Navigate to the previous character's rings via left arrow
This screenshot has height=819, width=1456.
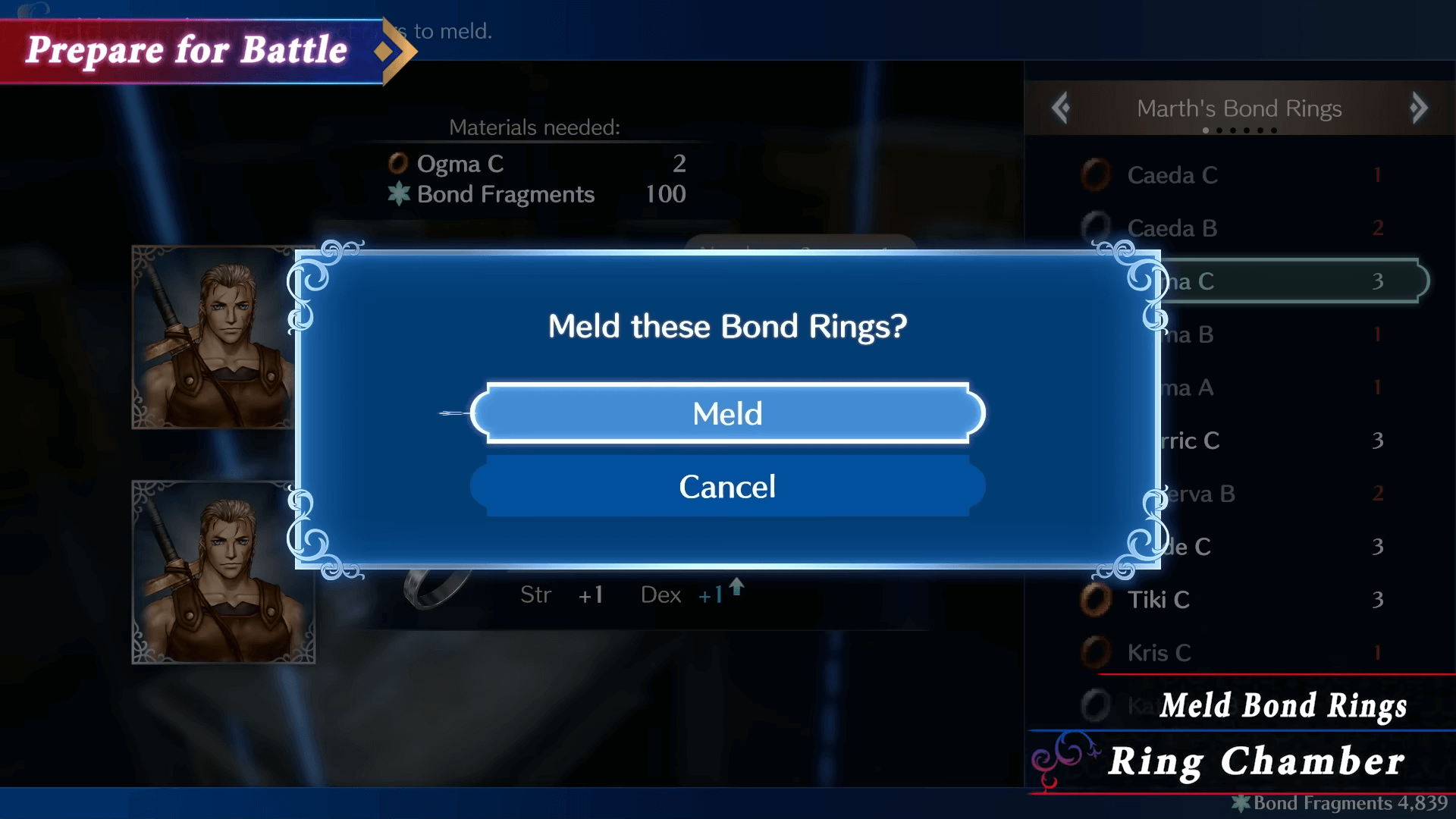pos(1061,108)
